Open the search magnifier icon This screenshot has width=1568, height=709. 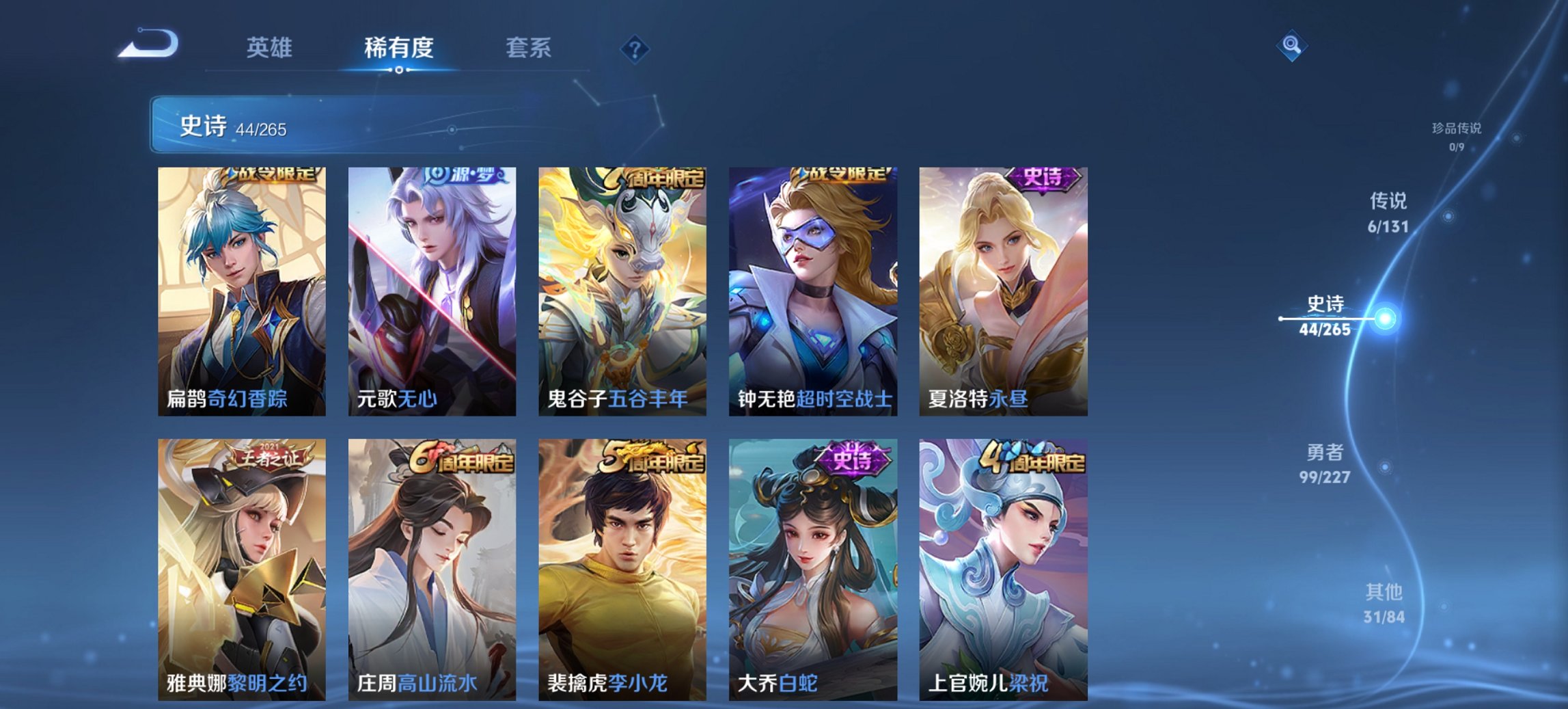click(x=1290, y=46)
